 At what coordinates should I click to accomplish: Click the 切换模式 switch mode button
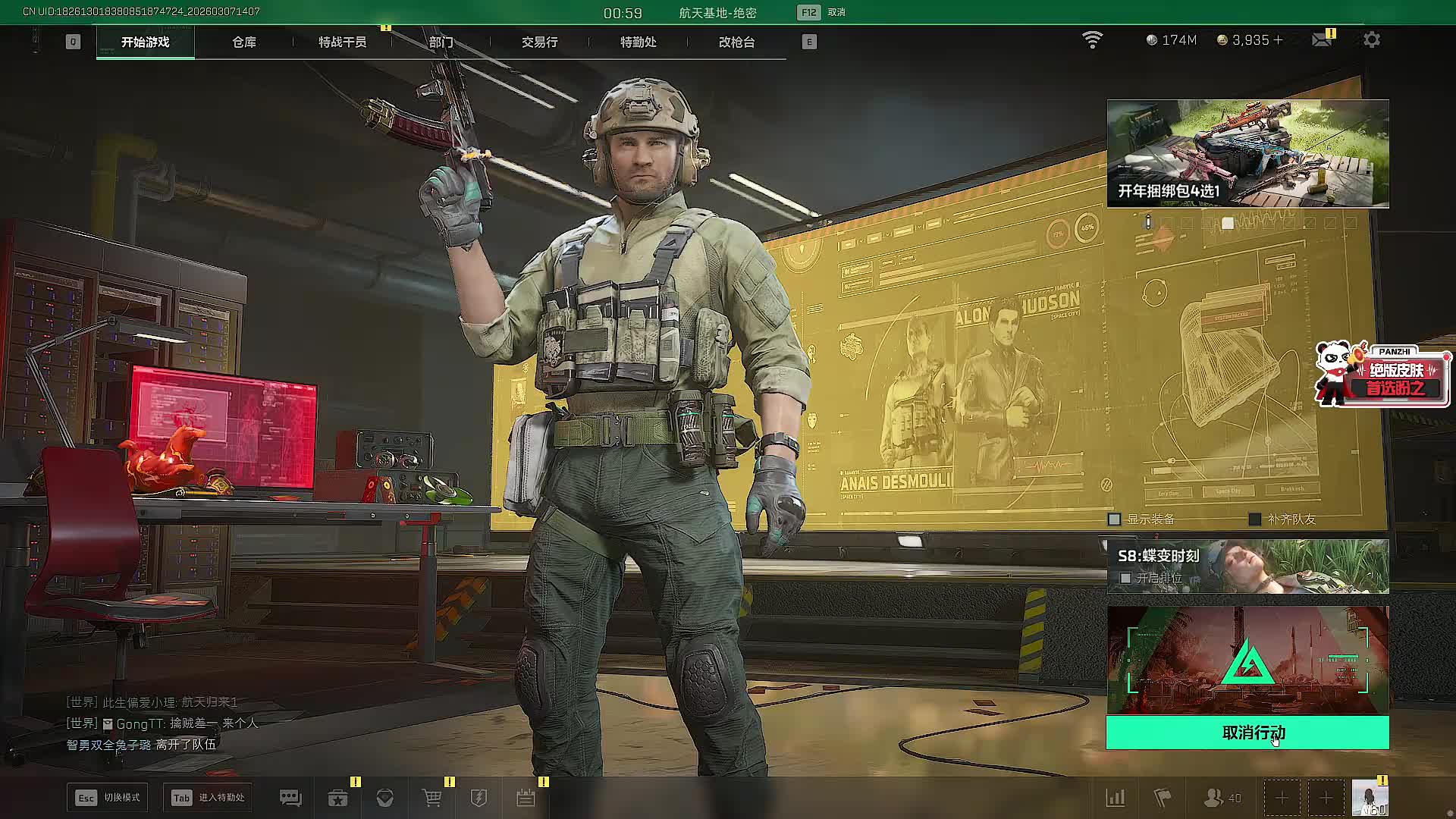(108, 798)
